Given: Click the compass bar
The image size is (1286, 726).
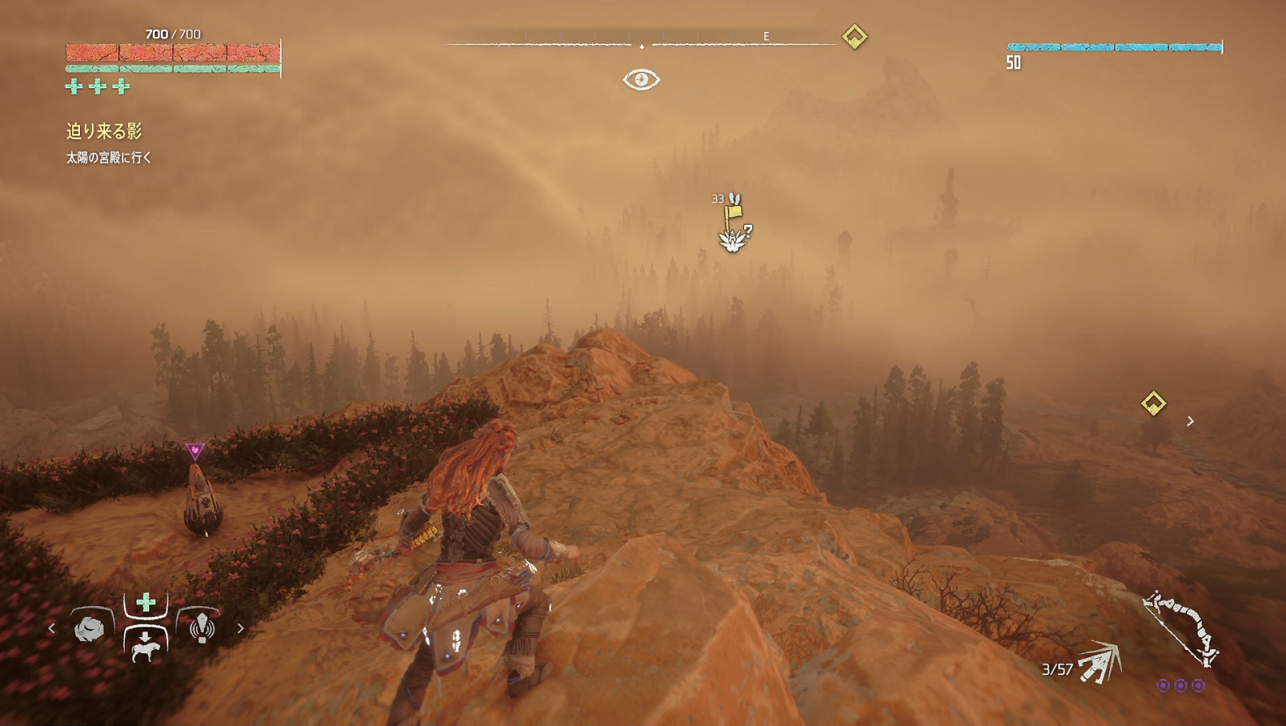Looking at the screenshot, I should click(641, 43).
